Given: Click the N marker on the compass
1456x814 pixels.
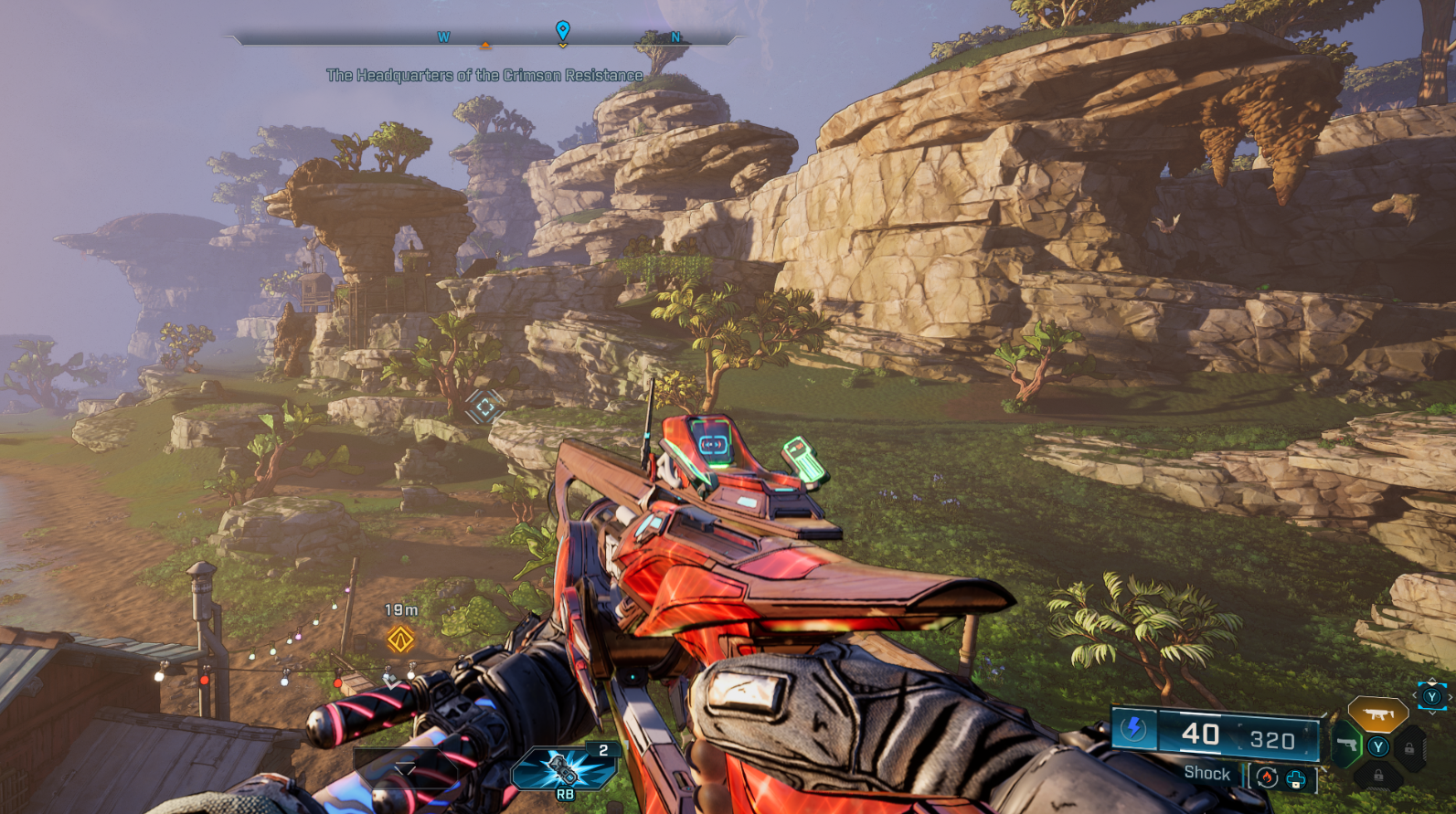Looking at the screenshot, I should [675, 37].
